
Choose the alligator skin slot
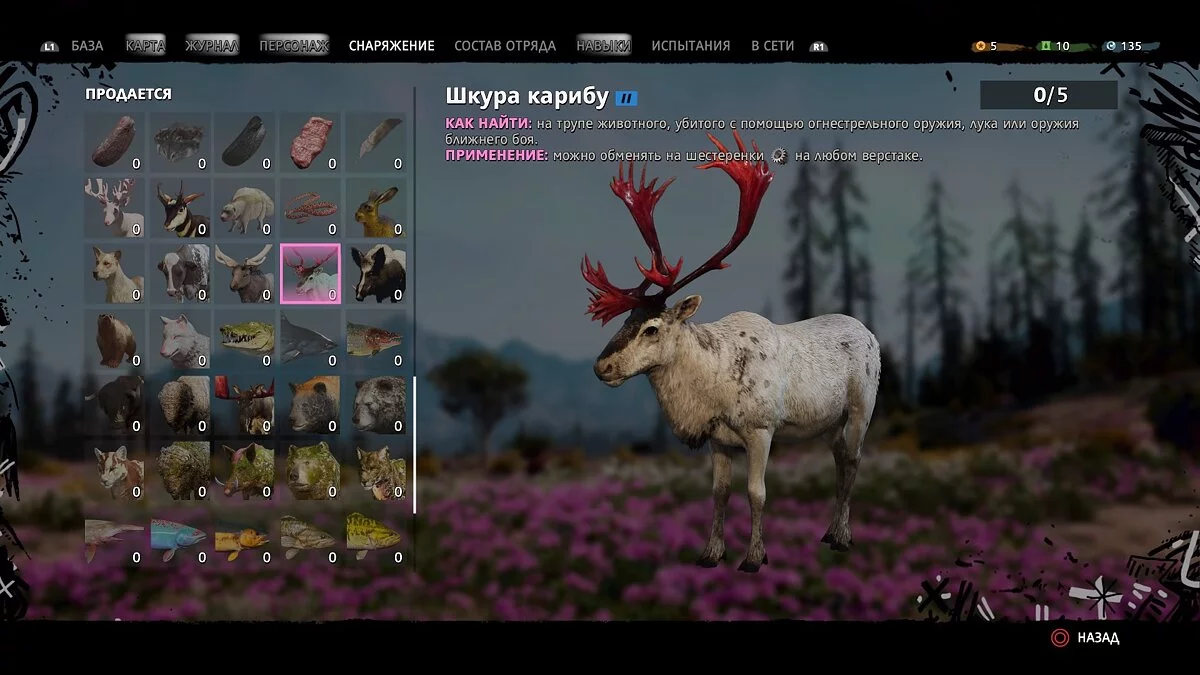coord(245,339)
